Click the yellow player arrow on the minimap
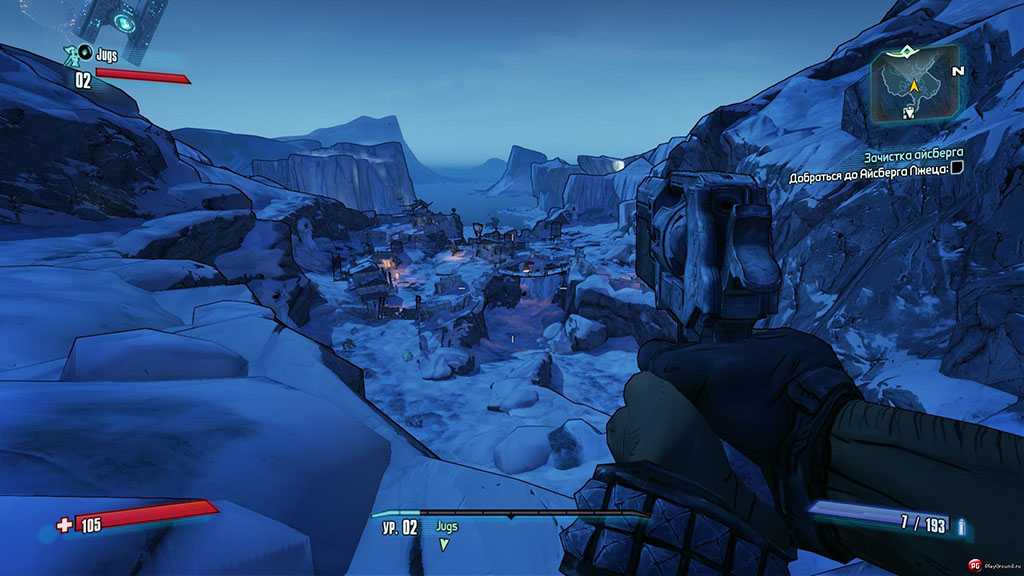This screenshot has width=1024, height=576. click(x=913, y=87)
